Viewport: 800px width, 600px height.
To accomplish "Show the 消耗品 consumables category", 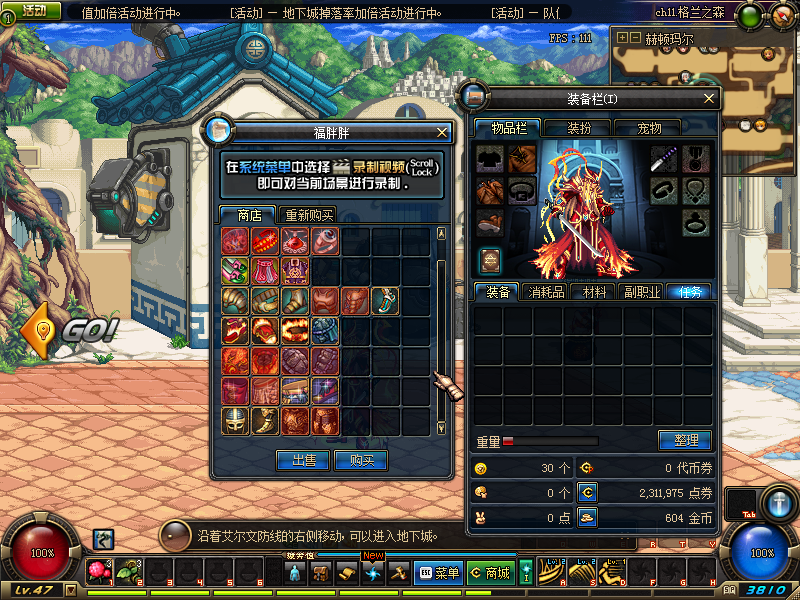I will point(545,292).
